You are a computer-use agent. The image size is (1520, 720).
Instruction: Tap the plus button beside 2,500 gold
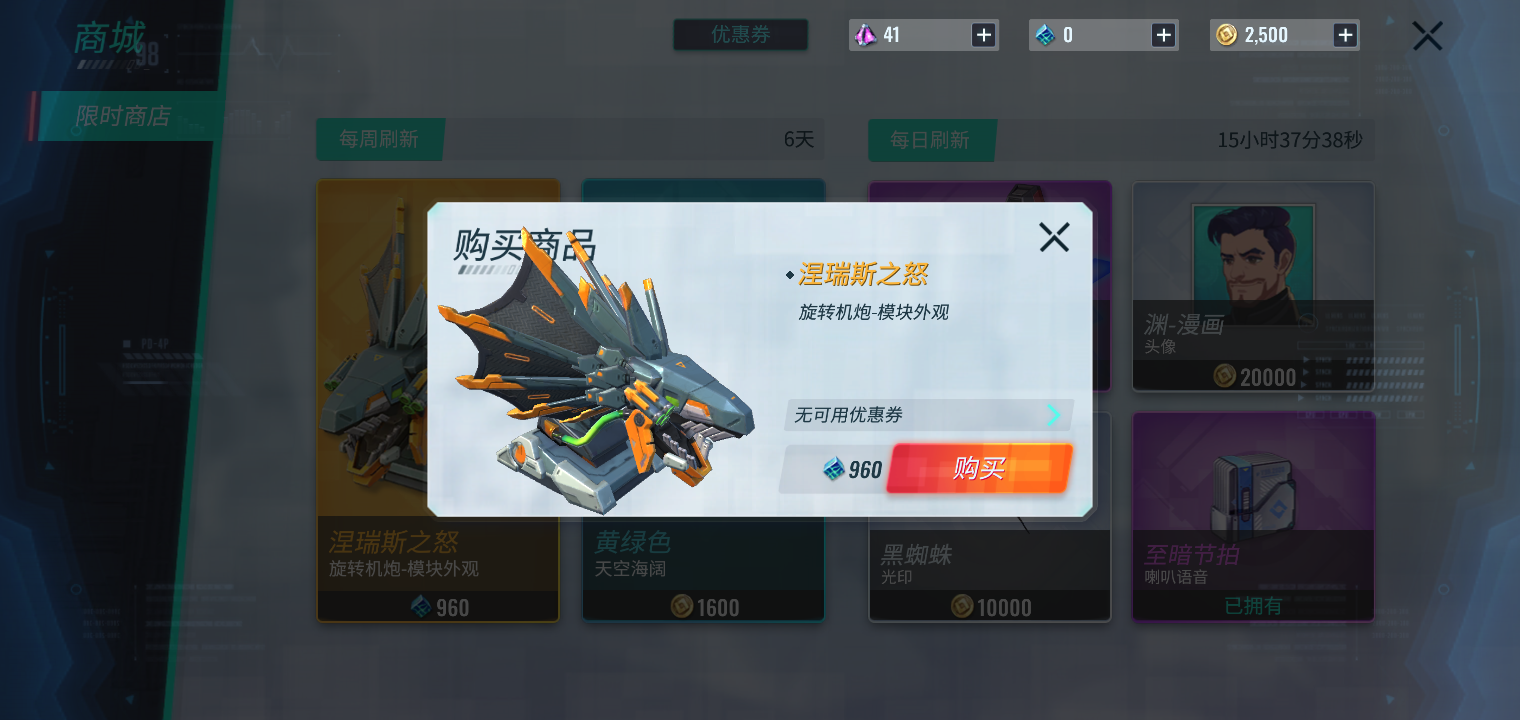click(x=1345, y=34)
